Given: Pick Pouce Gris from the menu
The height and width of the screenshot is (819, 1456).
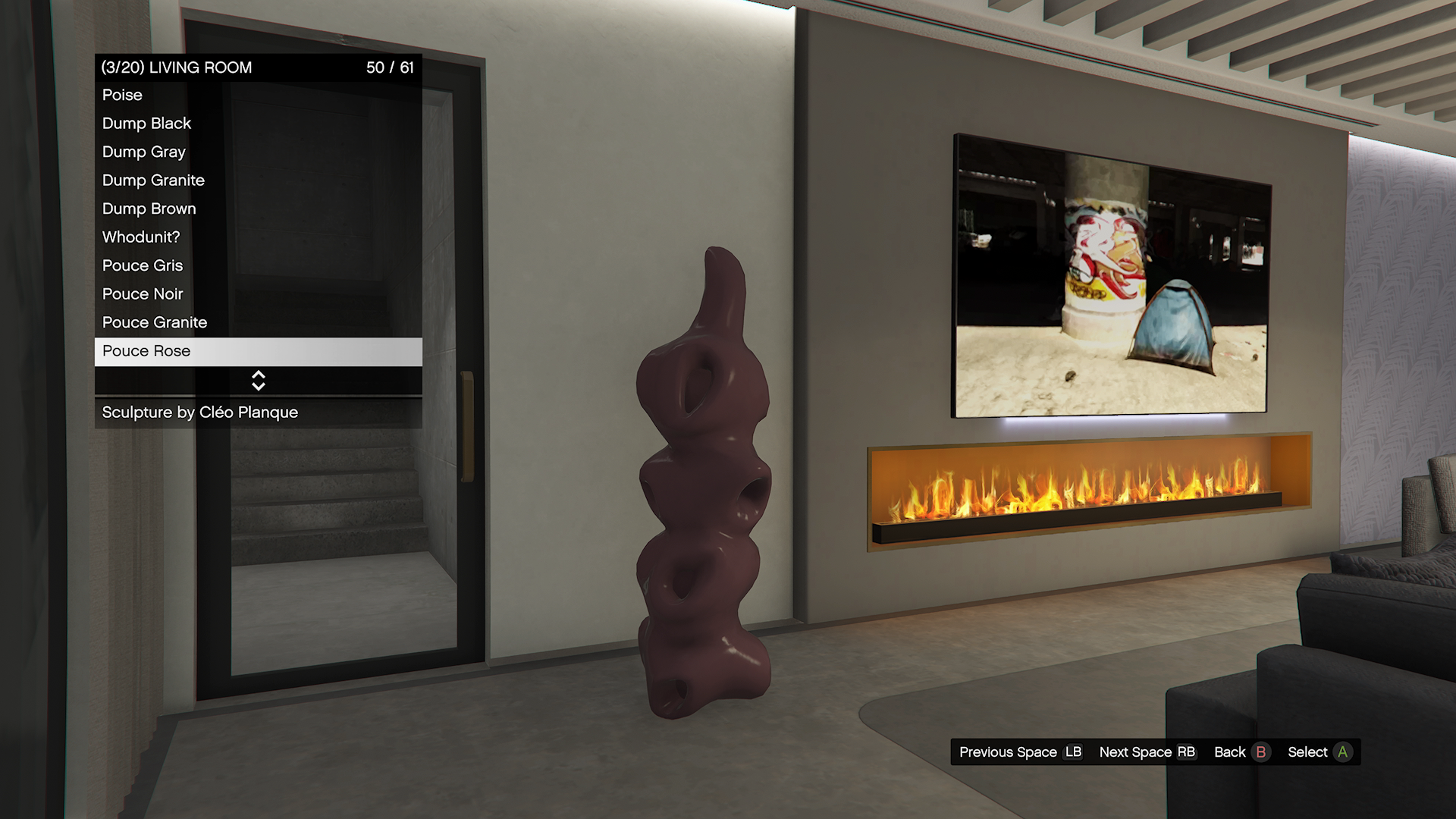Looking at the screenshot, I should [258, 266].
